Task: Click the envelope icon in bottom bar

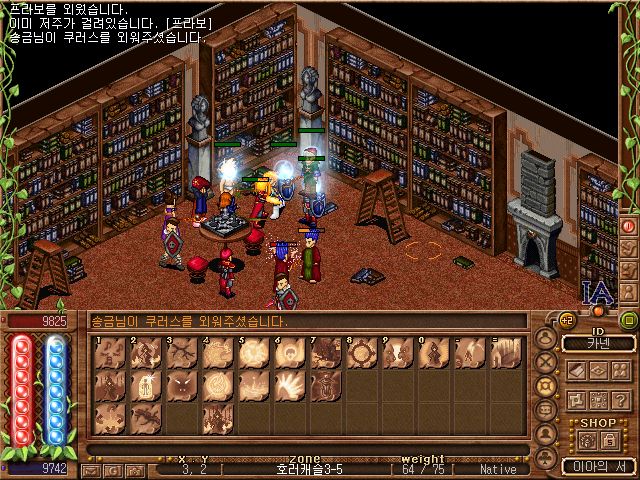Action: pos(90,469)
